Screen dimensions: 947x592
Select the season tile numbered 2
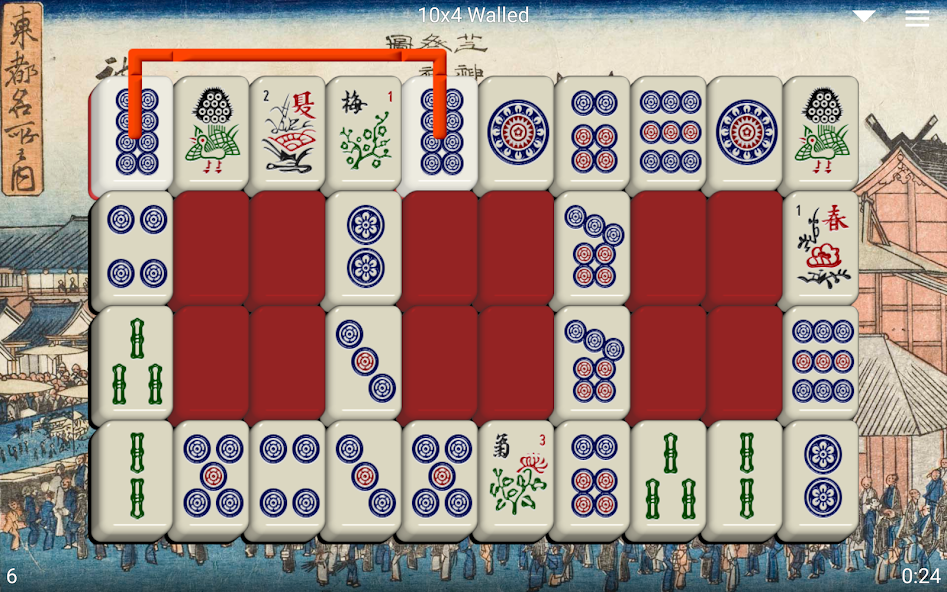pos(288,131)
